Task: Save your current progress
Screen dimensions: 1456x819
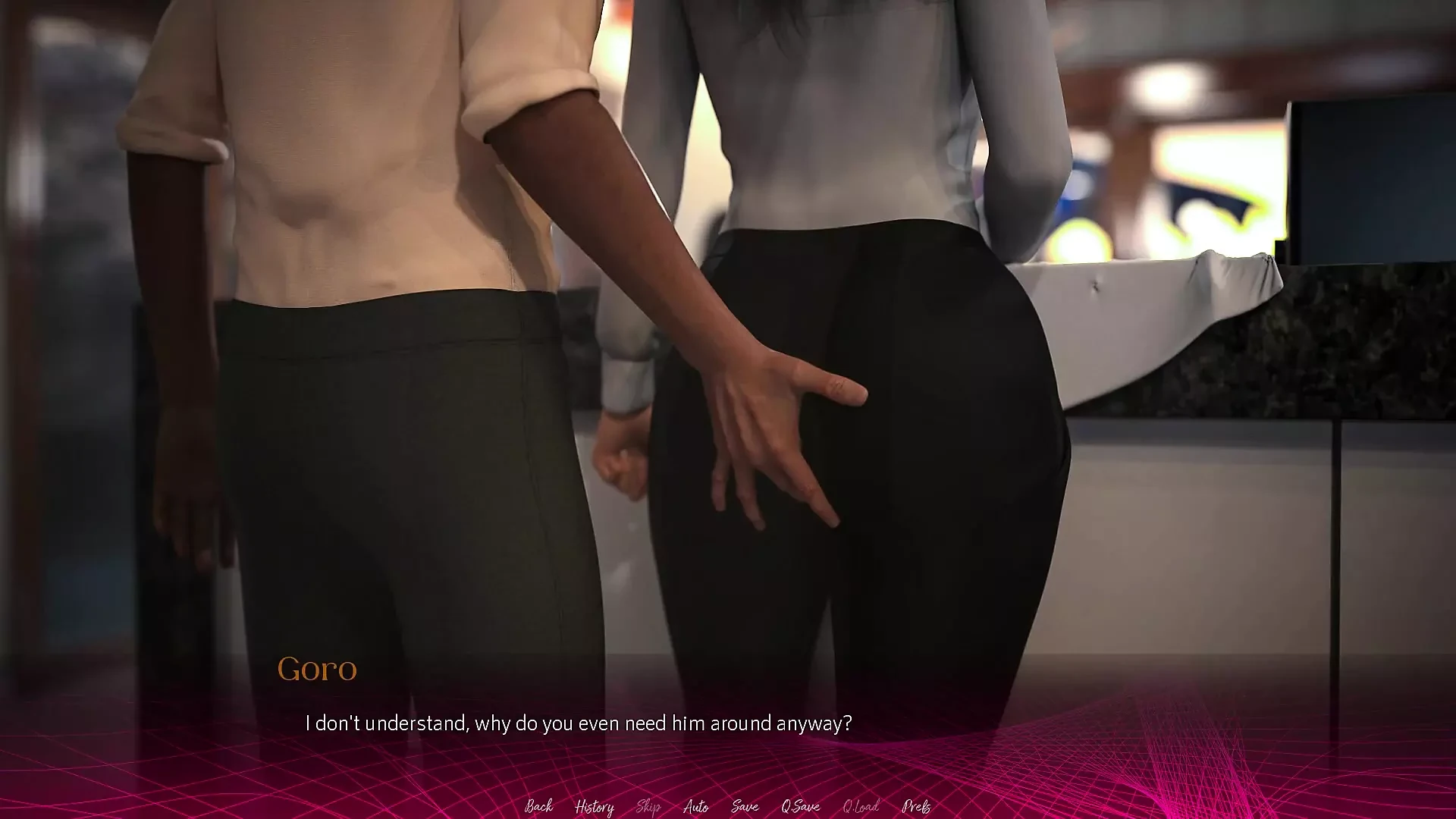Action: click(744, 807)
